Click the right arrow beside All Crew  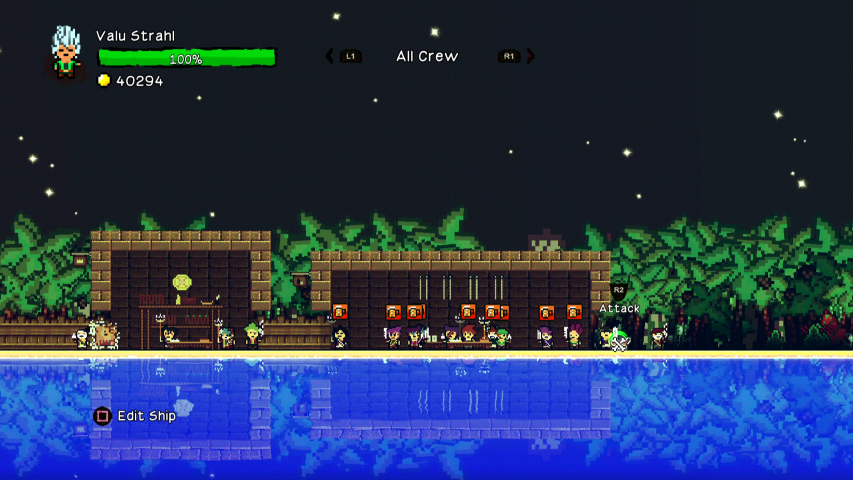(x=531, y=56)
